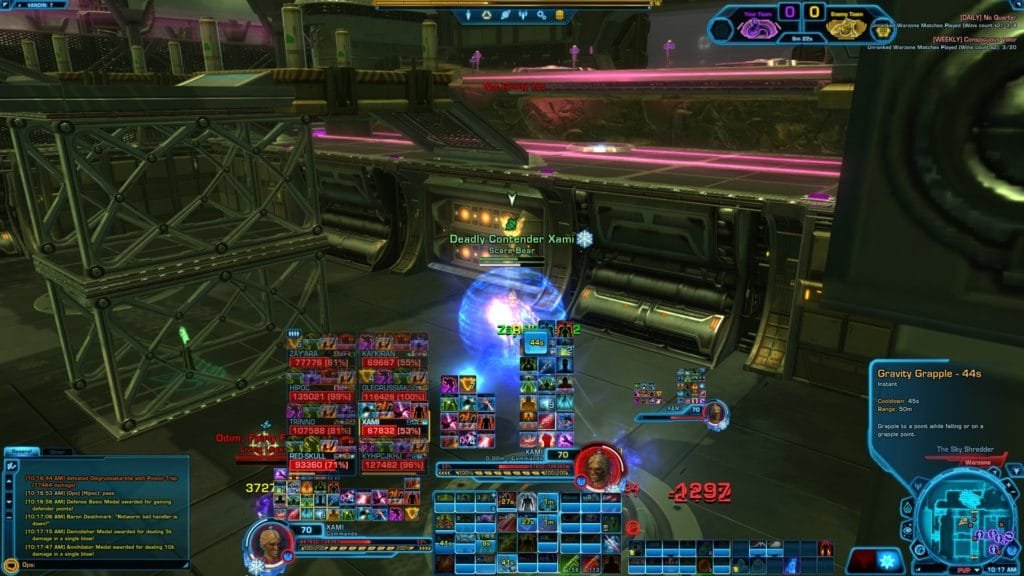The width and height of the screenshot is (1024, 576).
Task: Click the target portrait with red ring
Action: pos(597,465)
